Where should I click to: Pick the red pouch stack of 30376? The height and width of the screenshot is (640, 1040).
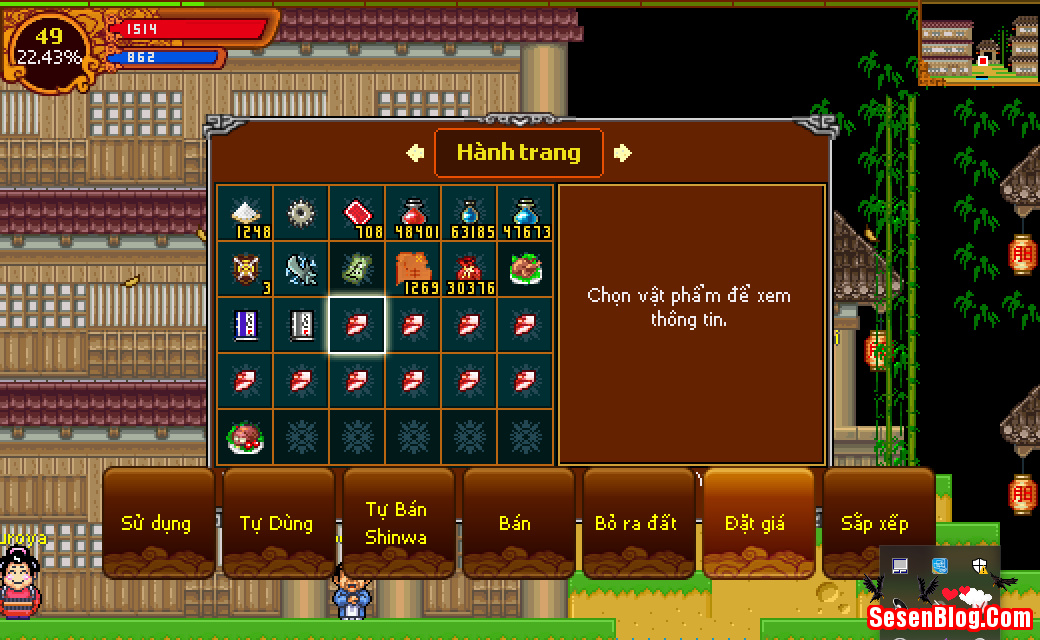click(469, 270)
